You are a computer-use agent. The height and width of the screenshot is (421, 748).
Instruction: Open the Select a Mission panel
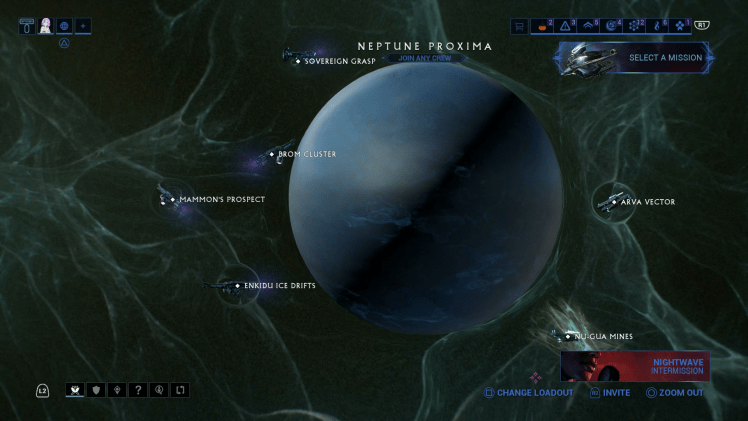(x=634, y=58)
